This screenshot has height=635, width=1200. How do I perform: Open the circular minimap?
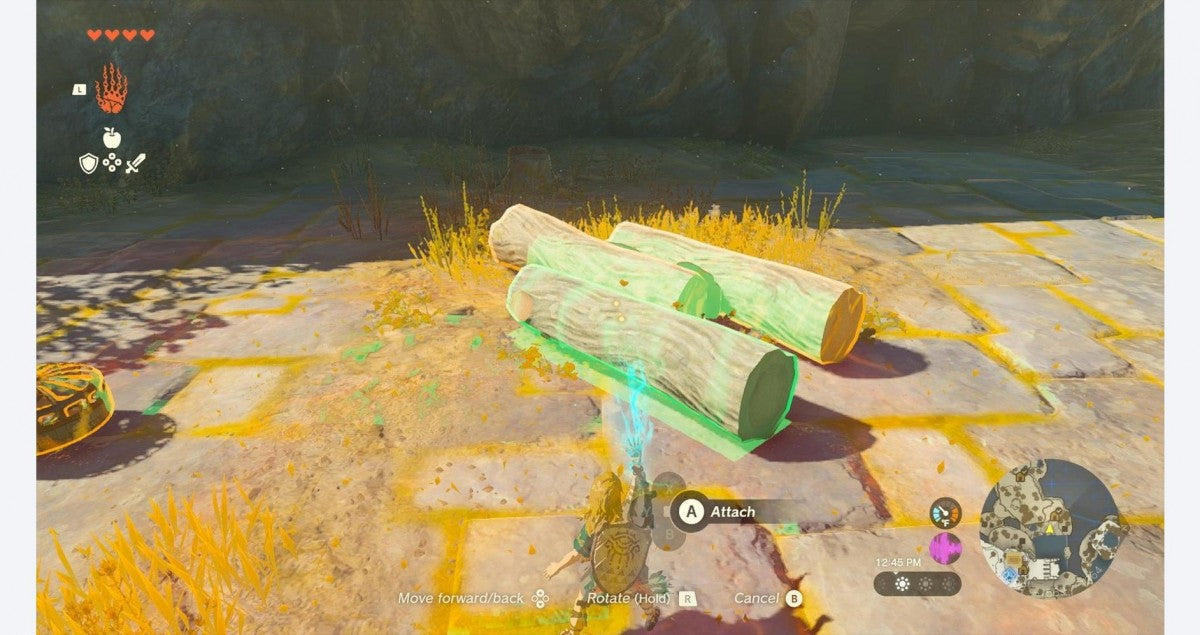[1049, 528]
